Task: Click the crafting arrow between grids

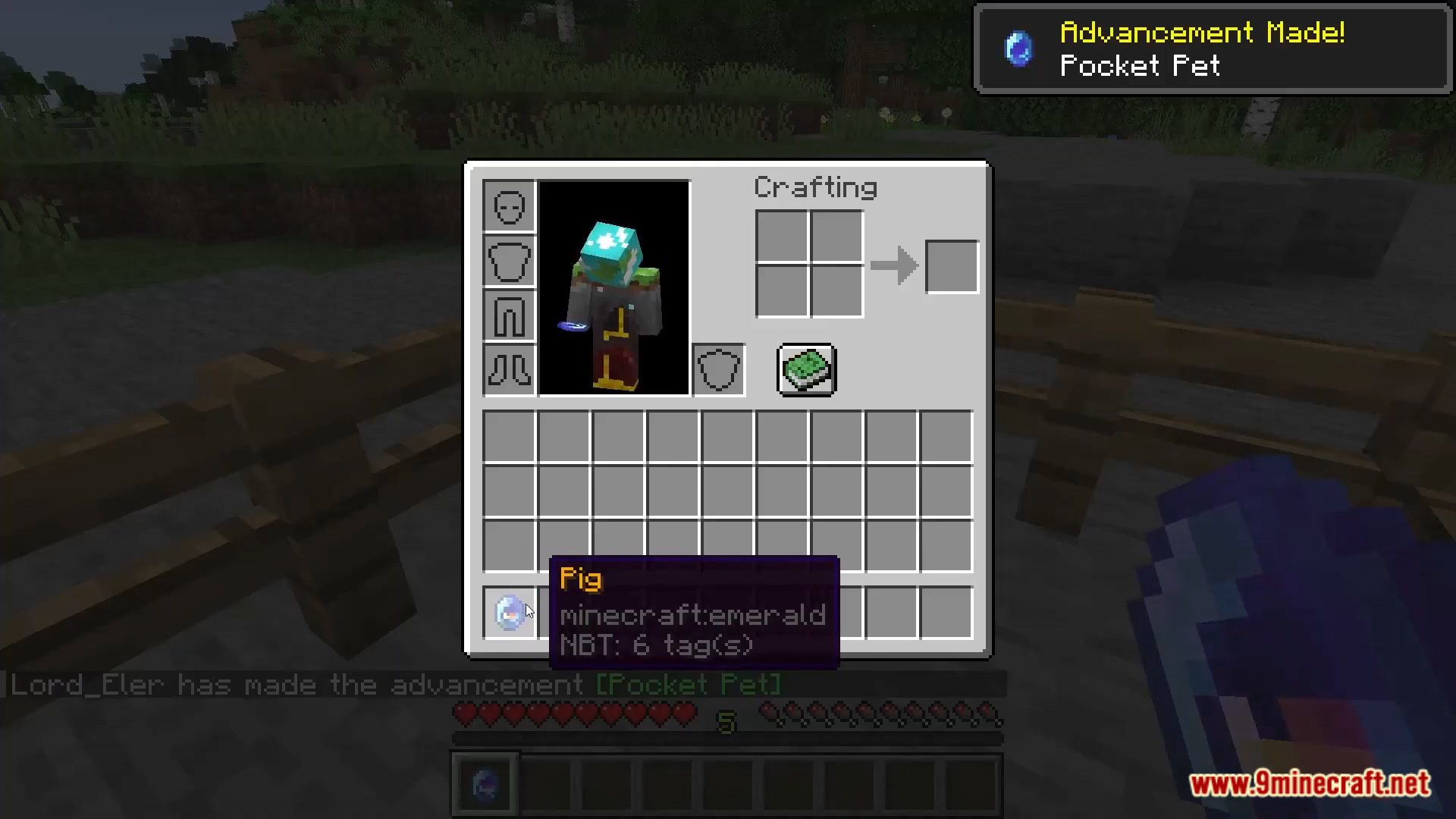Action: tap(895, 265)
